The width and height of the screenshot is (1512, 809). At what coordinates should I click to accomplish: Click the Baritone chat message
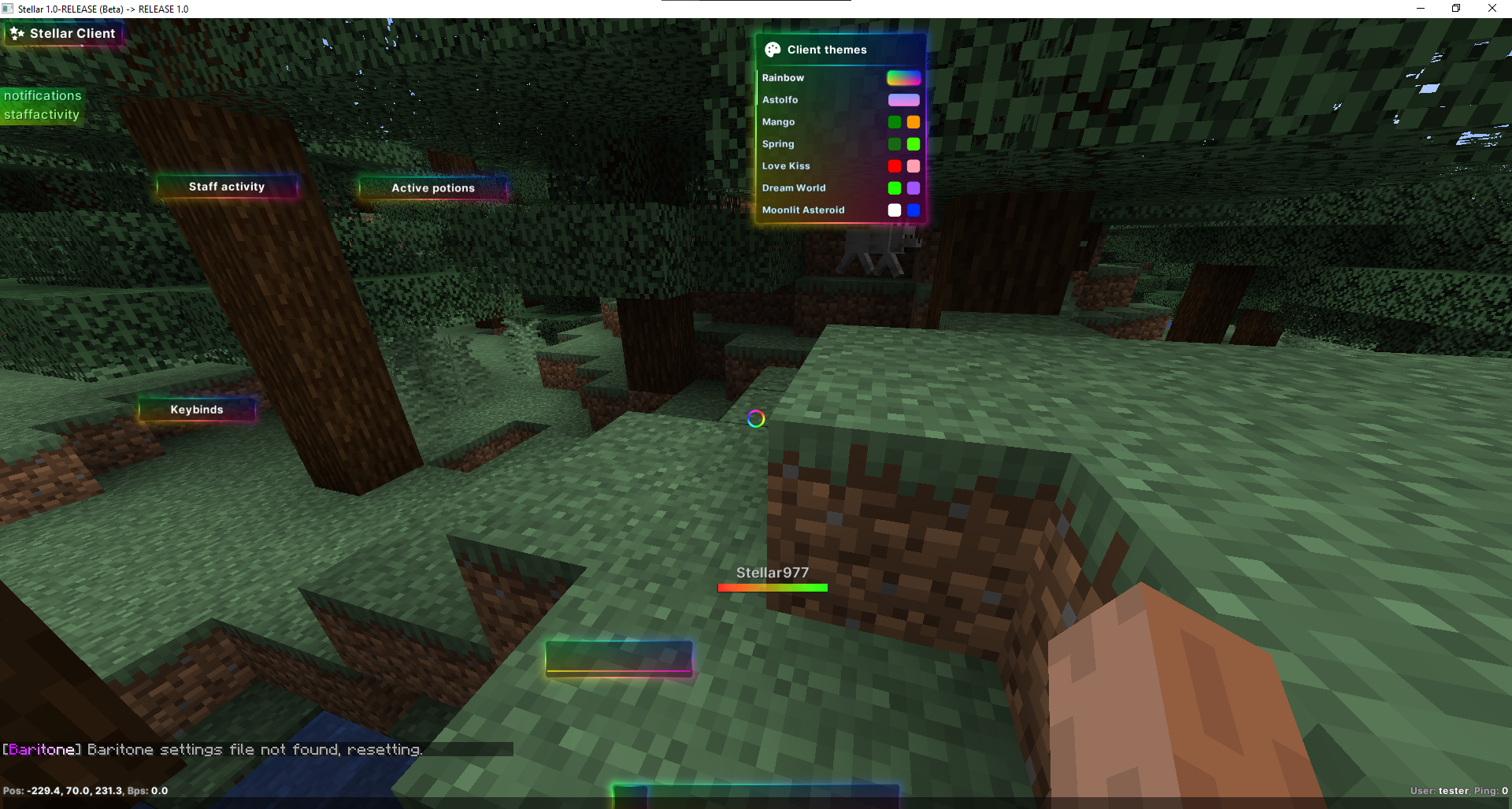211,749
